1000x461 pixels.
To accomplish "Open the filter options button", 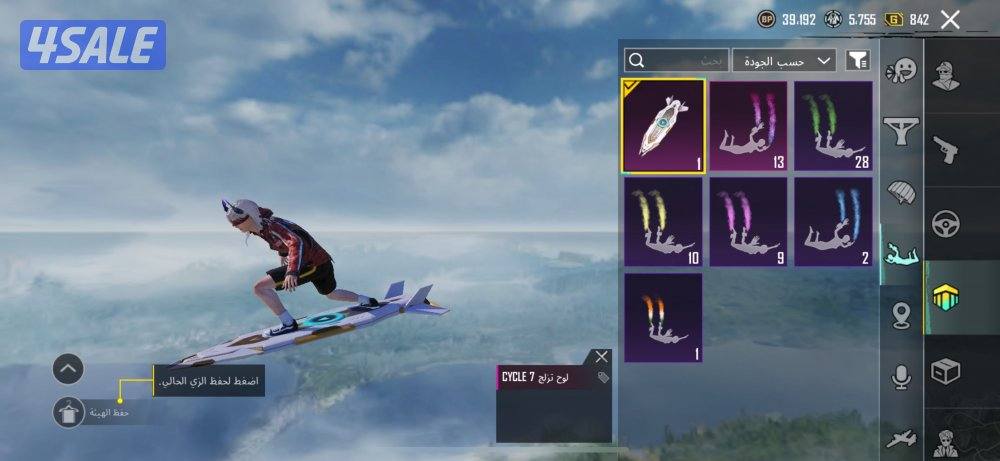I will tap(857, 60).
